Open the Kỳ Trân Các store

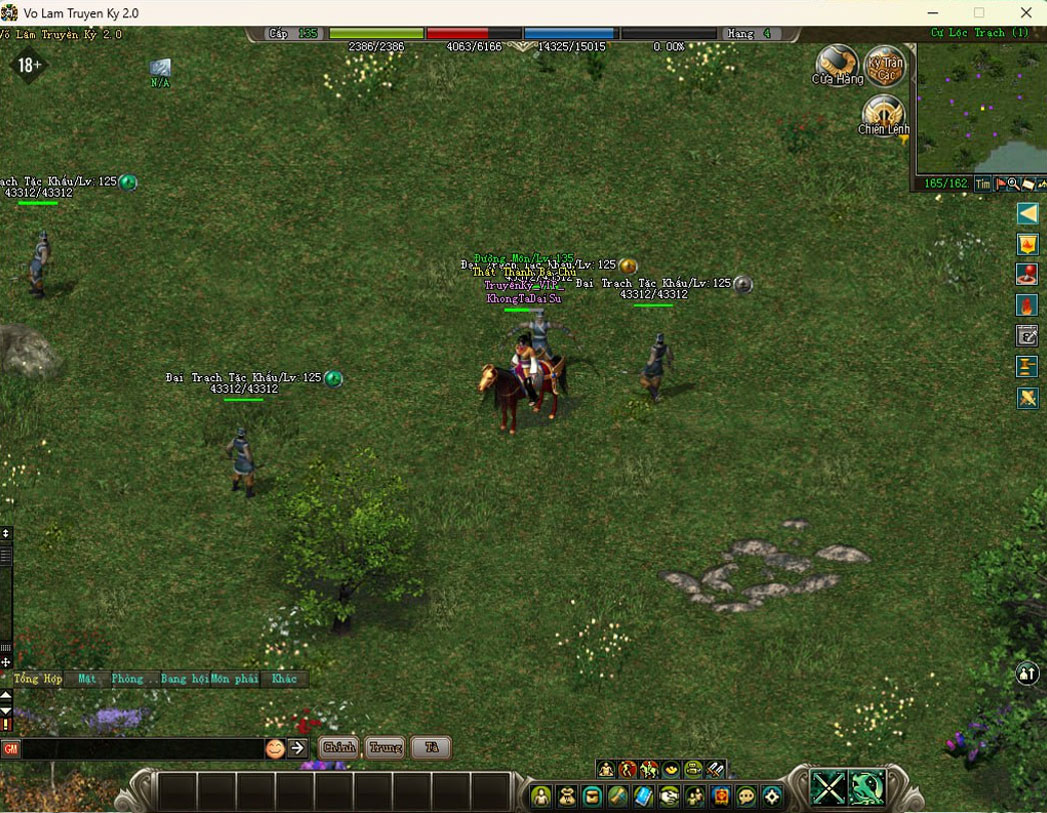[x=884, y=65]
